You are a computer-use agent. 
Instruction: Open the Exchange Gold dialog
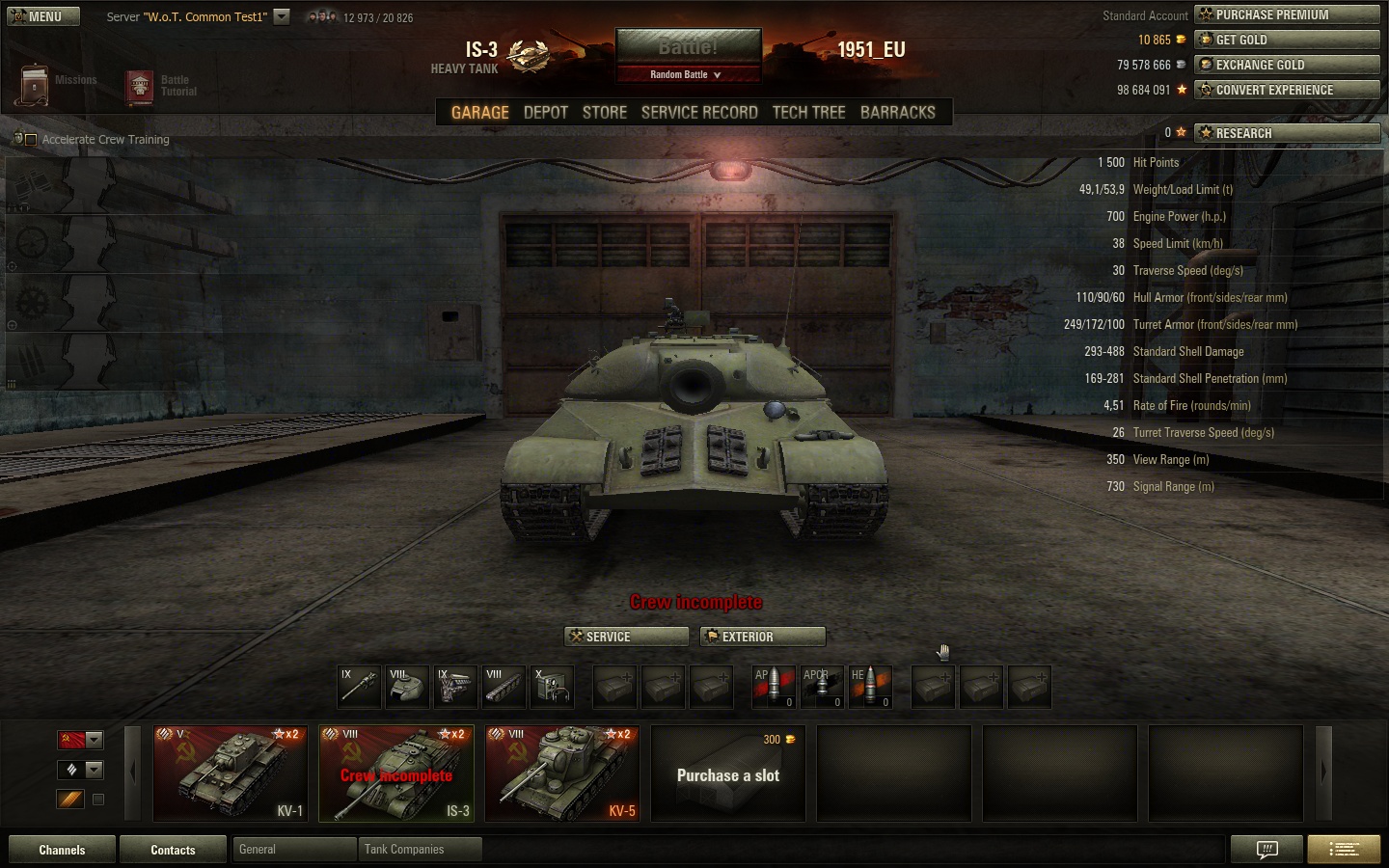1287,65
